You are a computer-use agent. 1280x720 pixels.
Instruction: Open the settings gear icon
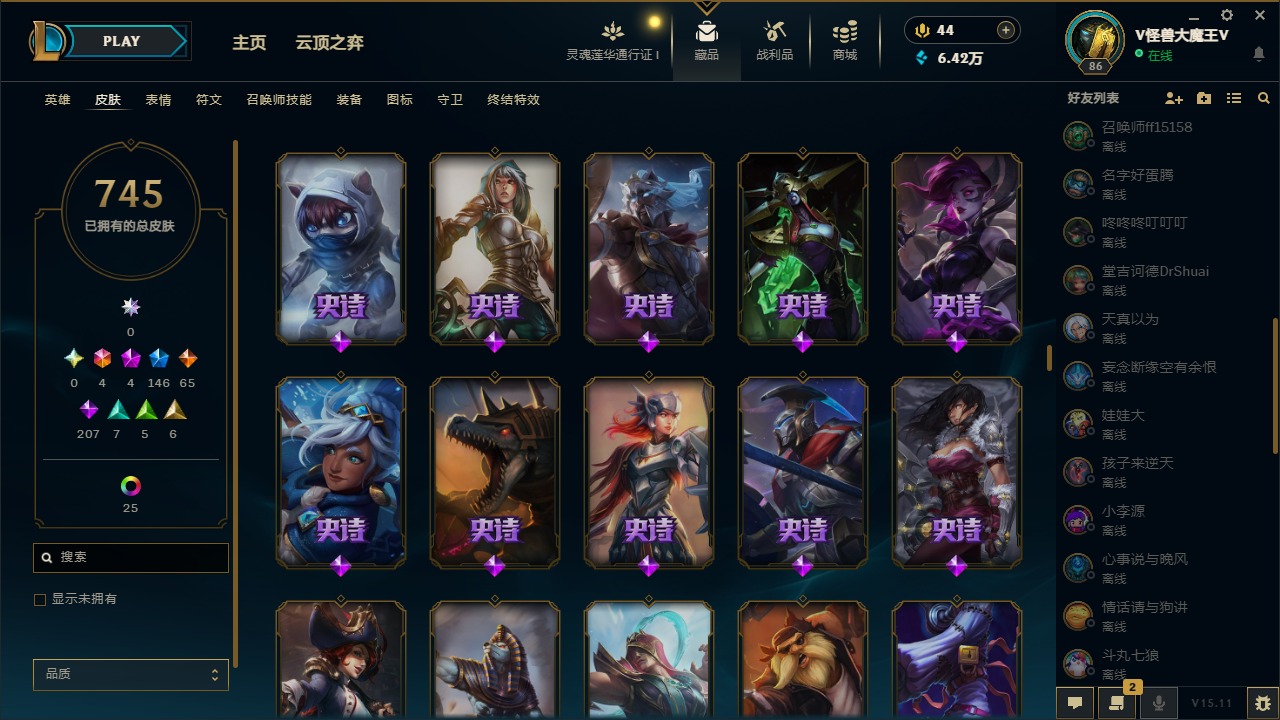click(1225, 15)
